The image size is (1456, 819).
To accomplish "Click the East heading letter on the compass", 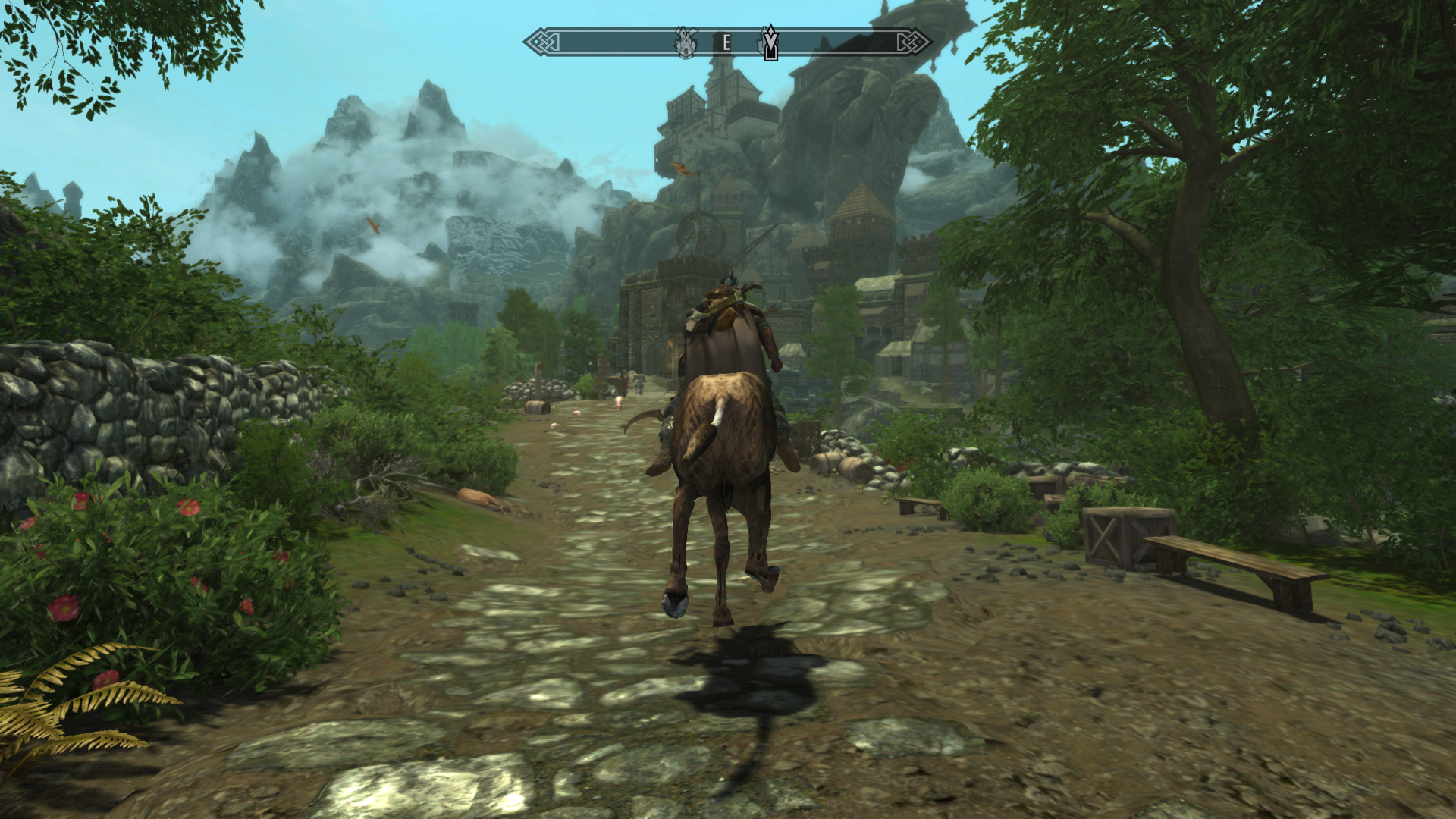I will 726,43.
